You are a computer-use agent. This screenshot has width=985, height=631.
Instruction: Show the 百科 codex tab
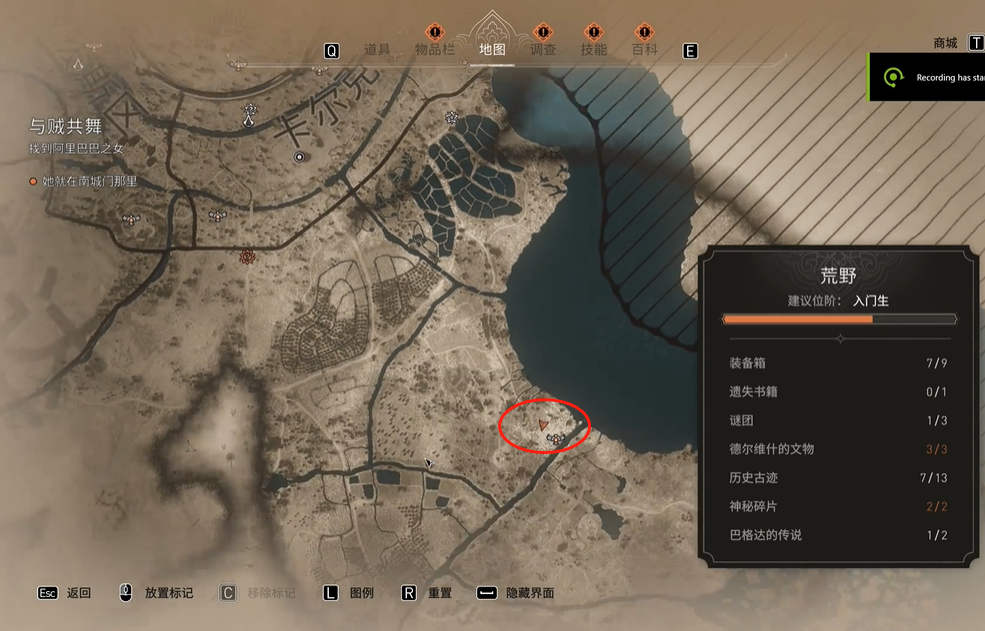pyautogui.click(x=644, y=50)
